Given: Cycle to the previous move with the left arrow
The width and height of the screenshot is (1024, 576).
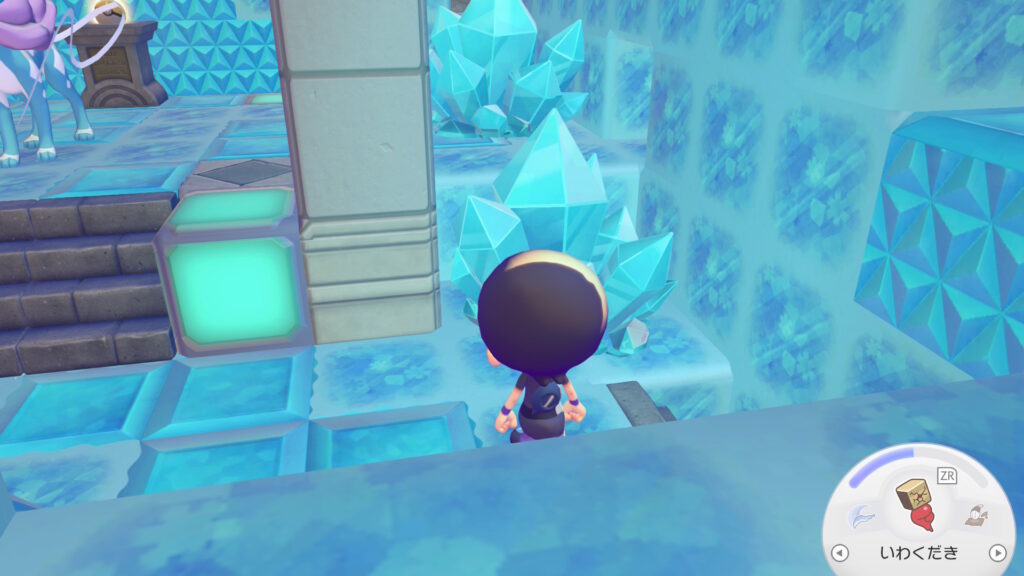Looking at the screenshot, I should coord(840,553).
